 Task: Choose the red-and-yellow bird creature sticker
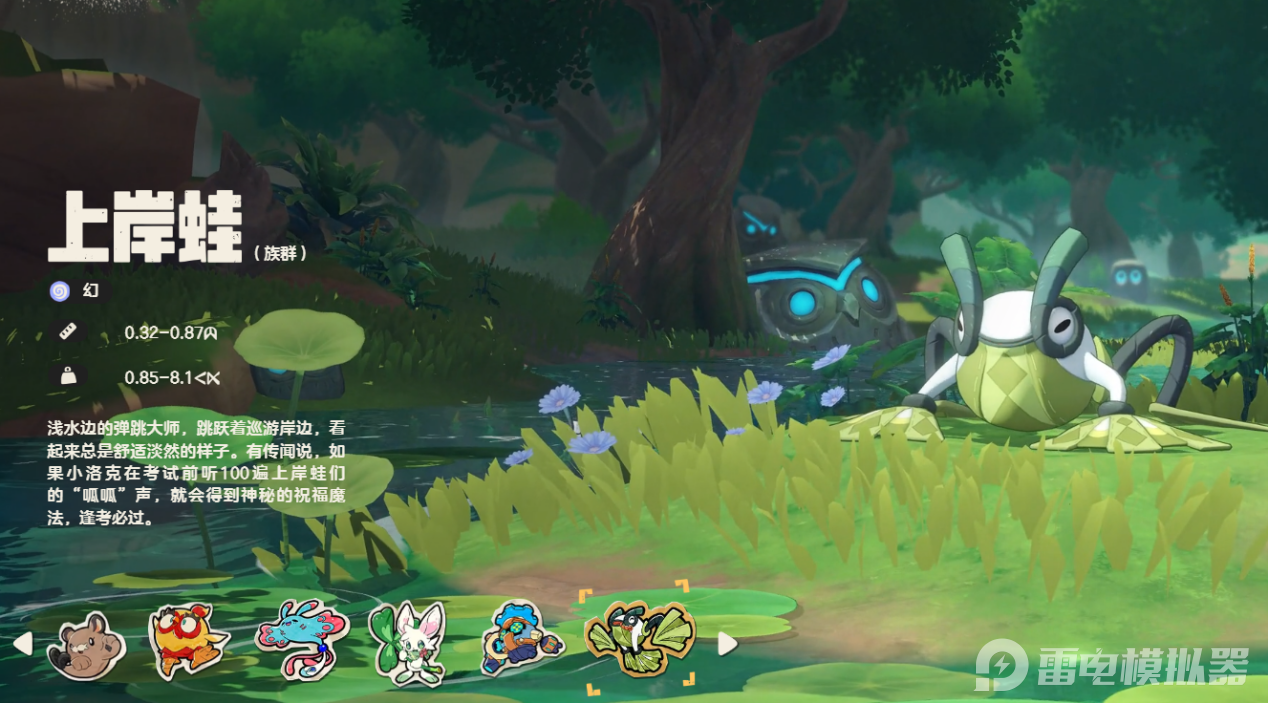pyautogui.click(x=187, y=642)
